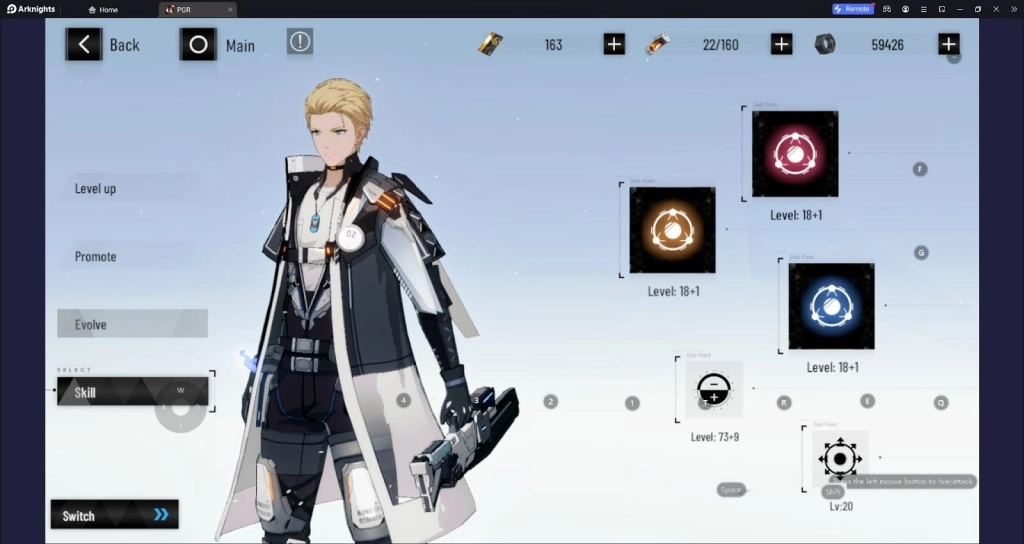Add serum next to 22/160
This screenshot has height=544, width=1024.
click(782, 44)
